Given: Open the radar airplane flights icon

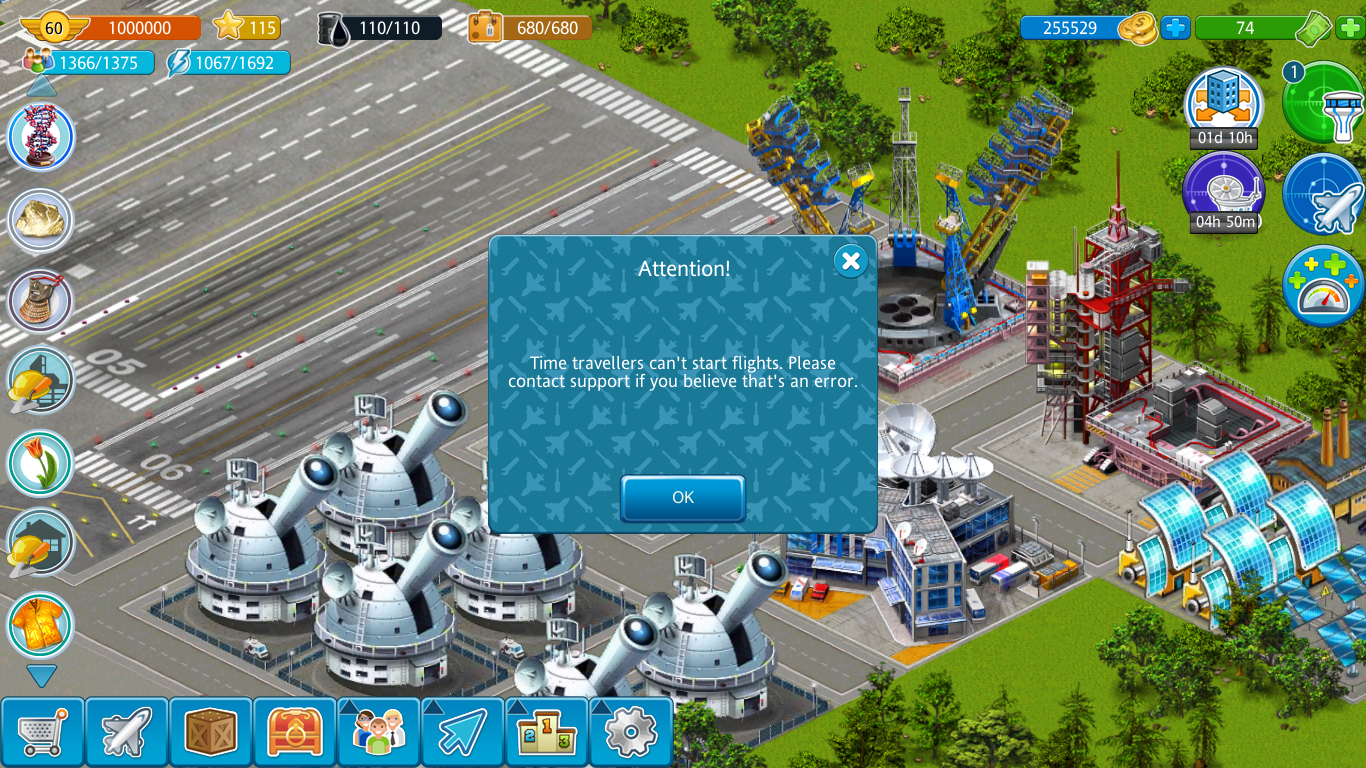Looking at the screenshot, I should pos(1324,194).
